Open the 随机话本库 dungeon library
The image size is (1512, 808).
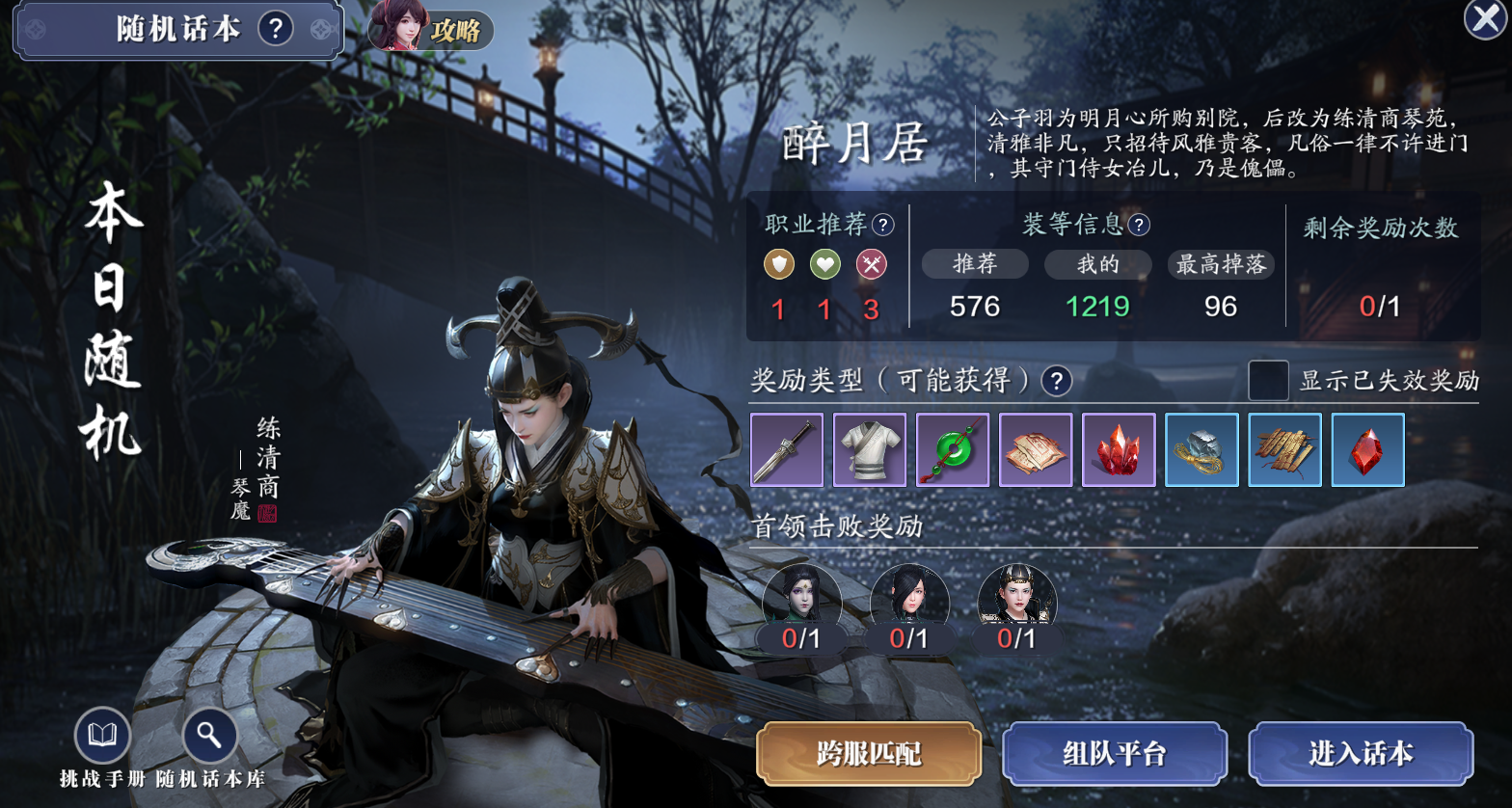click(209, 738)
